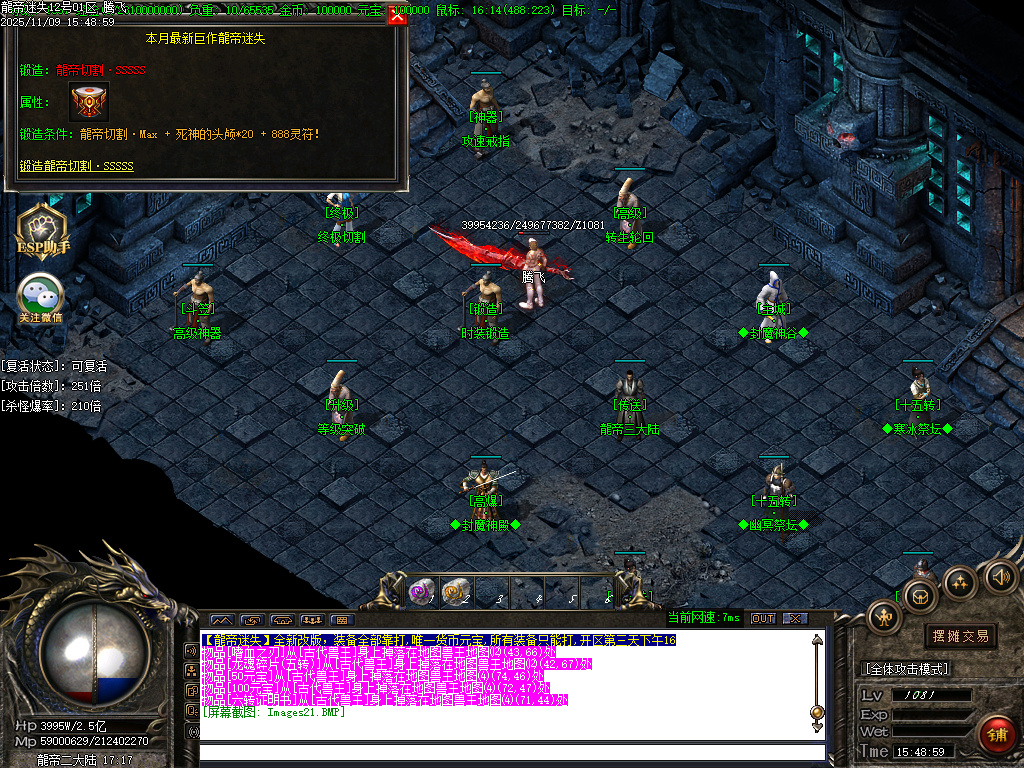Click the 锻造龍帝切割·SSSSS forge link

click(x=76, y=166)
